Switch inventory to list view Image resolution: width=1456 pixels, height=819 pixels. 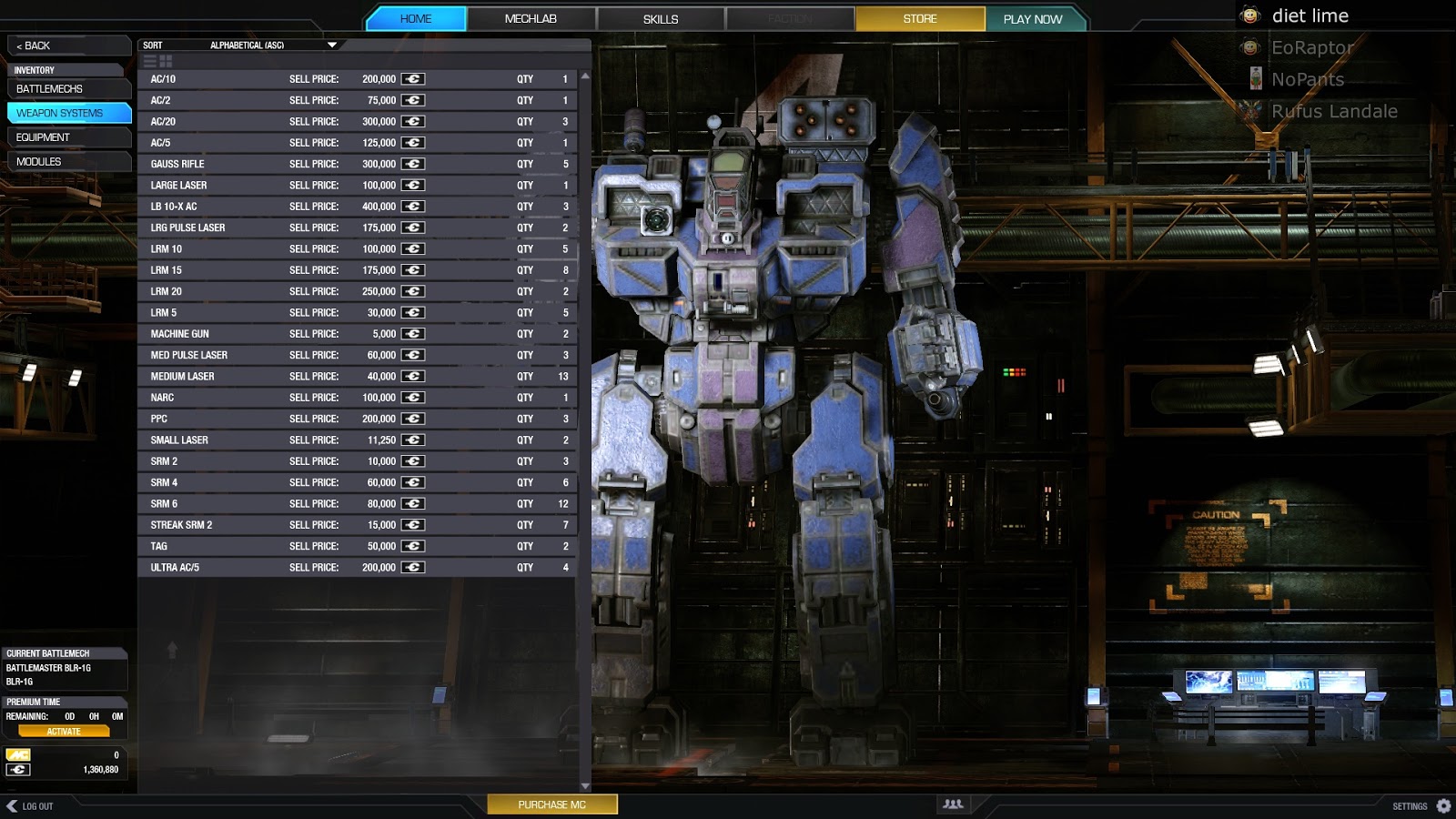[x=148, y=61]
